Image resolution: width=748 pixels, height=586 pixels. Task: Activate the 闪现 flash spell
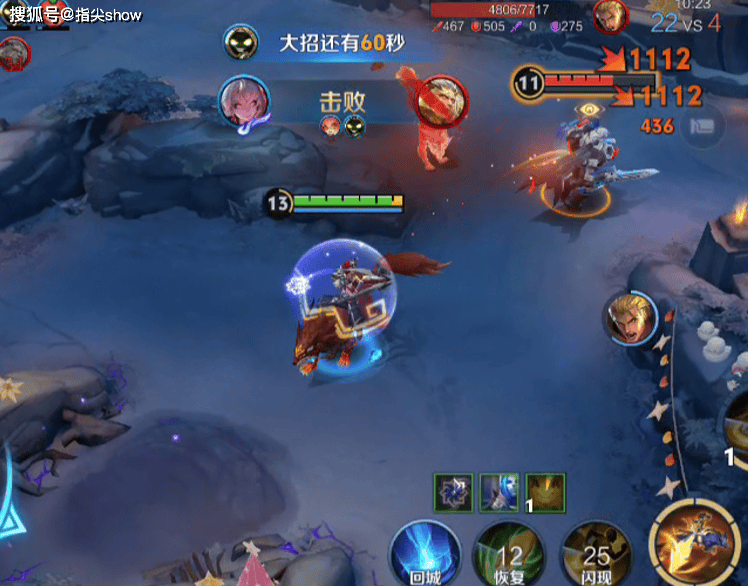598,553
